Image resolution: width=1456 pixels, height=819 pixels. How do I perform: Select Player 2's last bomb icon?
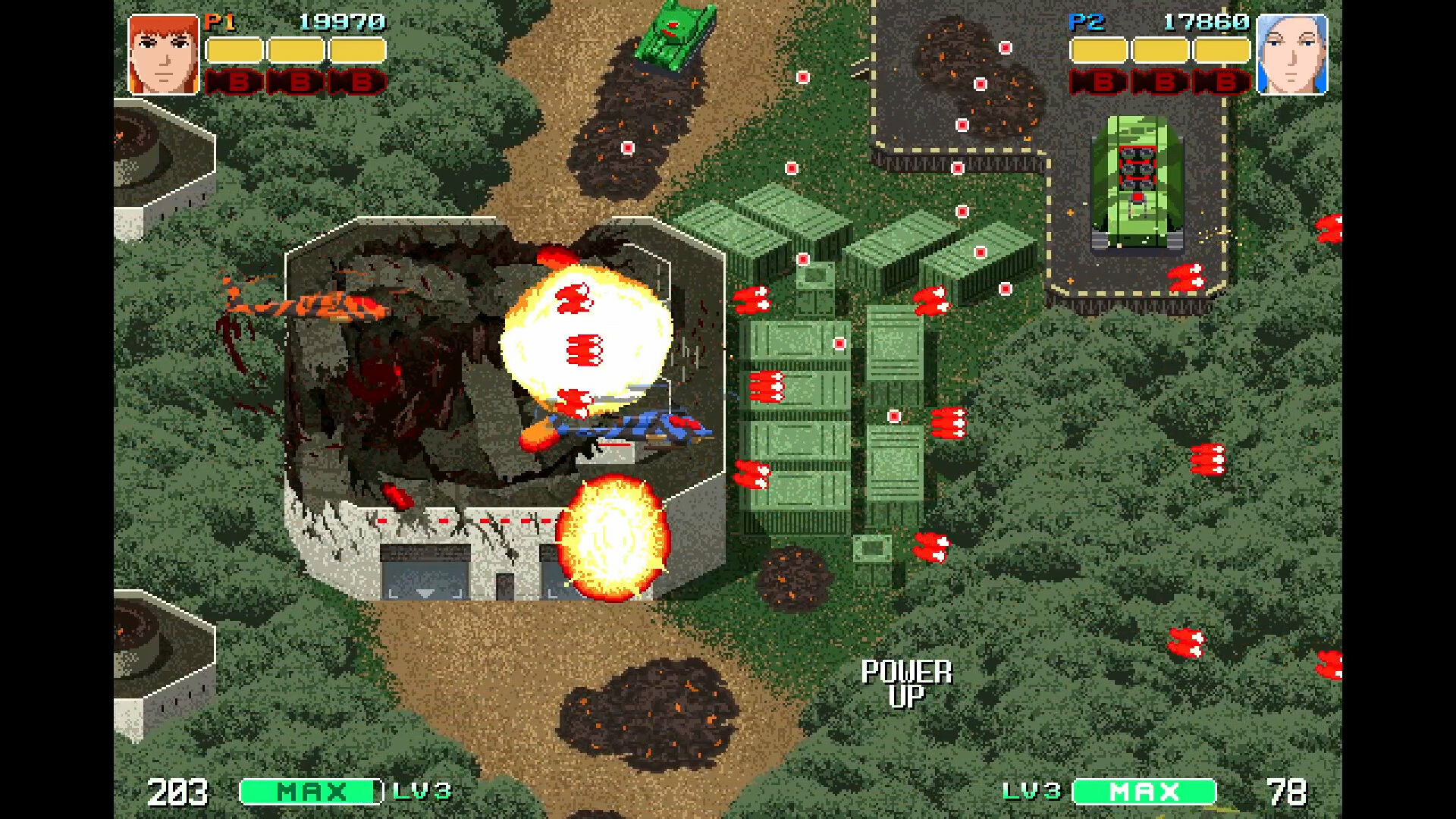tap(1221, 82)
